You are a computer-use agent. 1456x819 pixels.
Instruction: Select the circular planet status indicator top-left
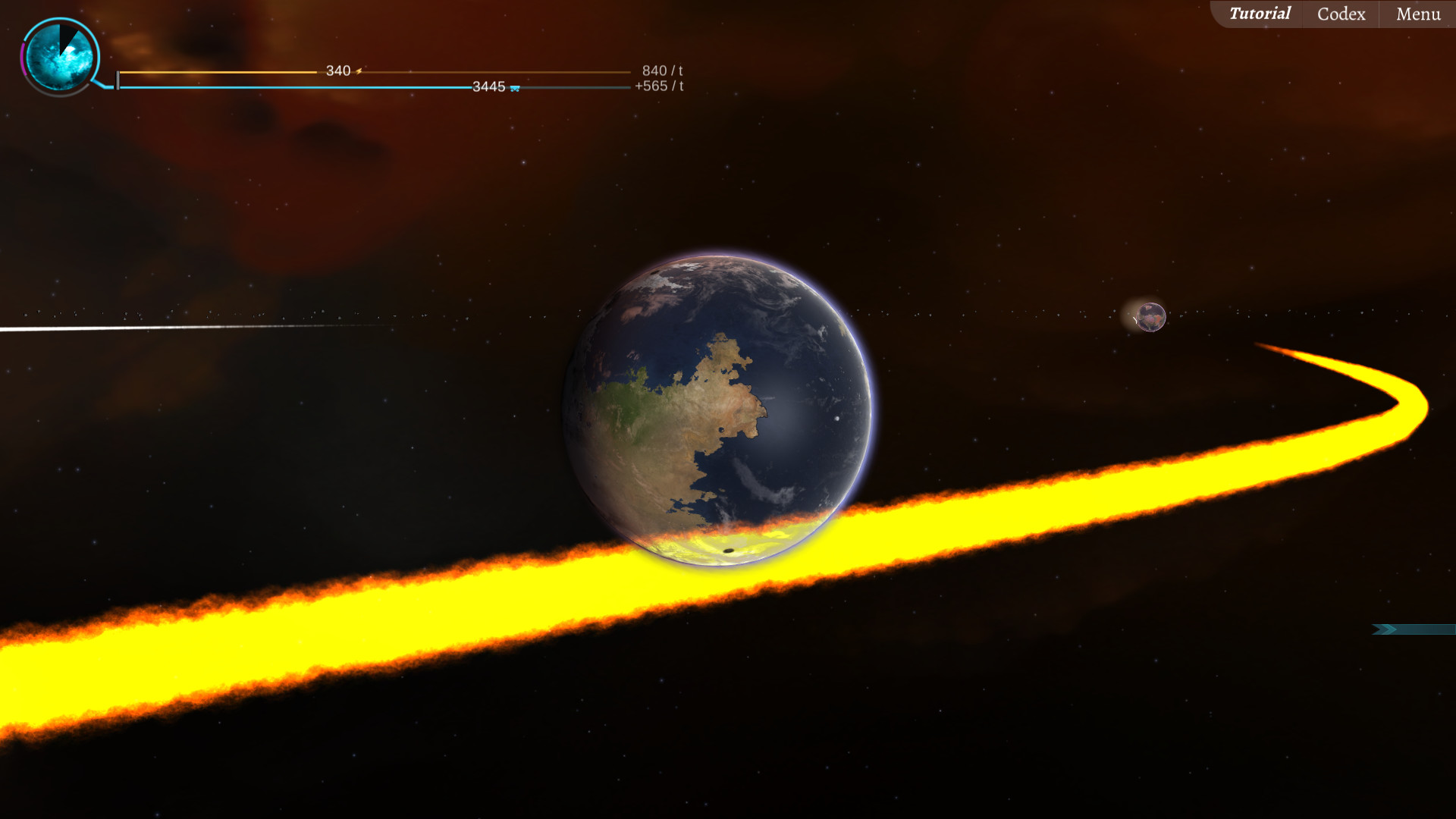click(59, 55)
